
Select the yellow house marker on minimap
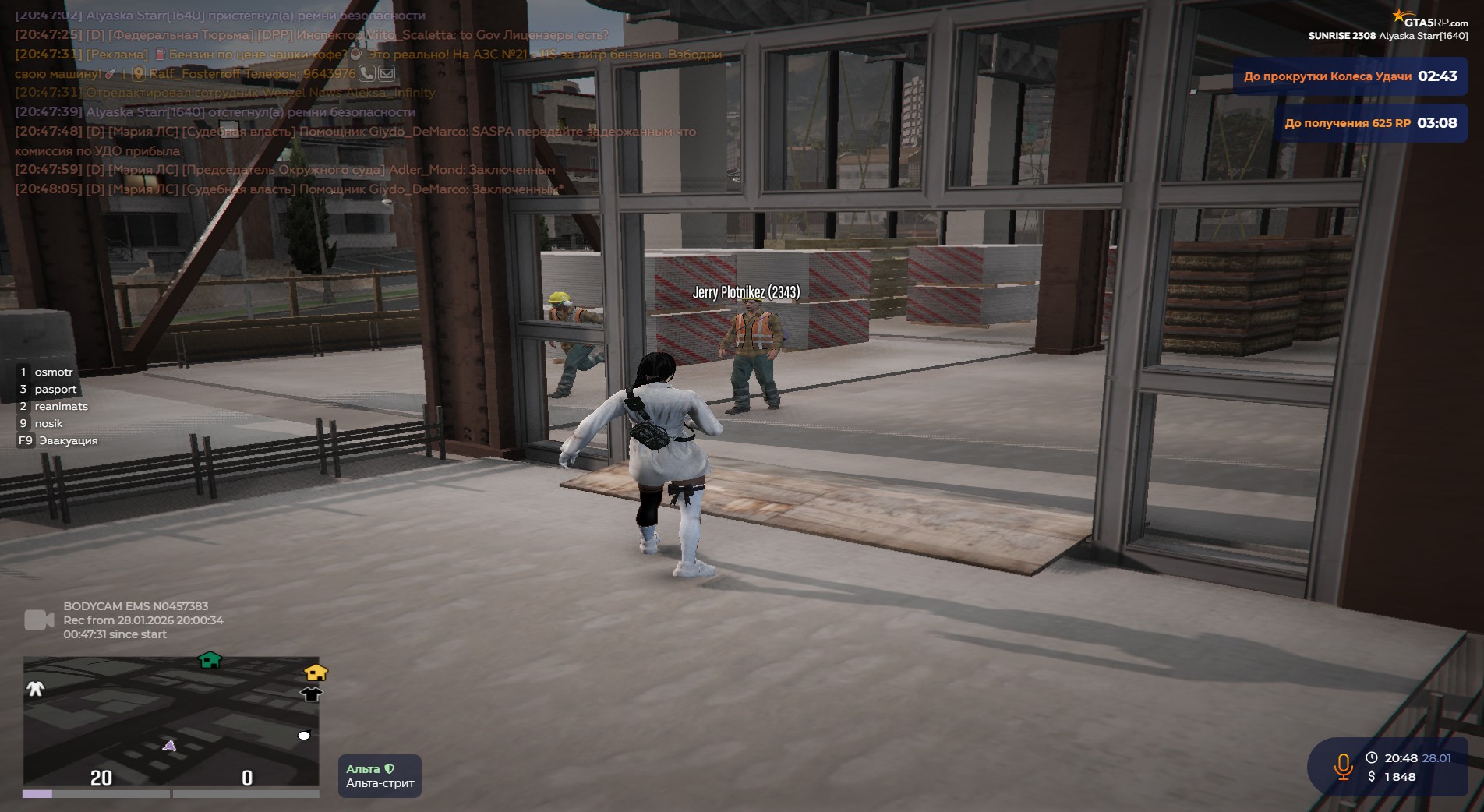pyautogui.click(x=316, y=672)
